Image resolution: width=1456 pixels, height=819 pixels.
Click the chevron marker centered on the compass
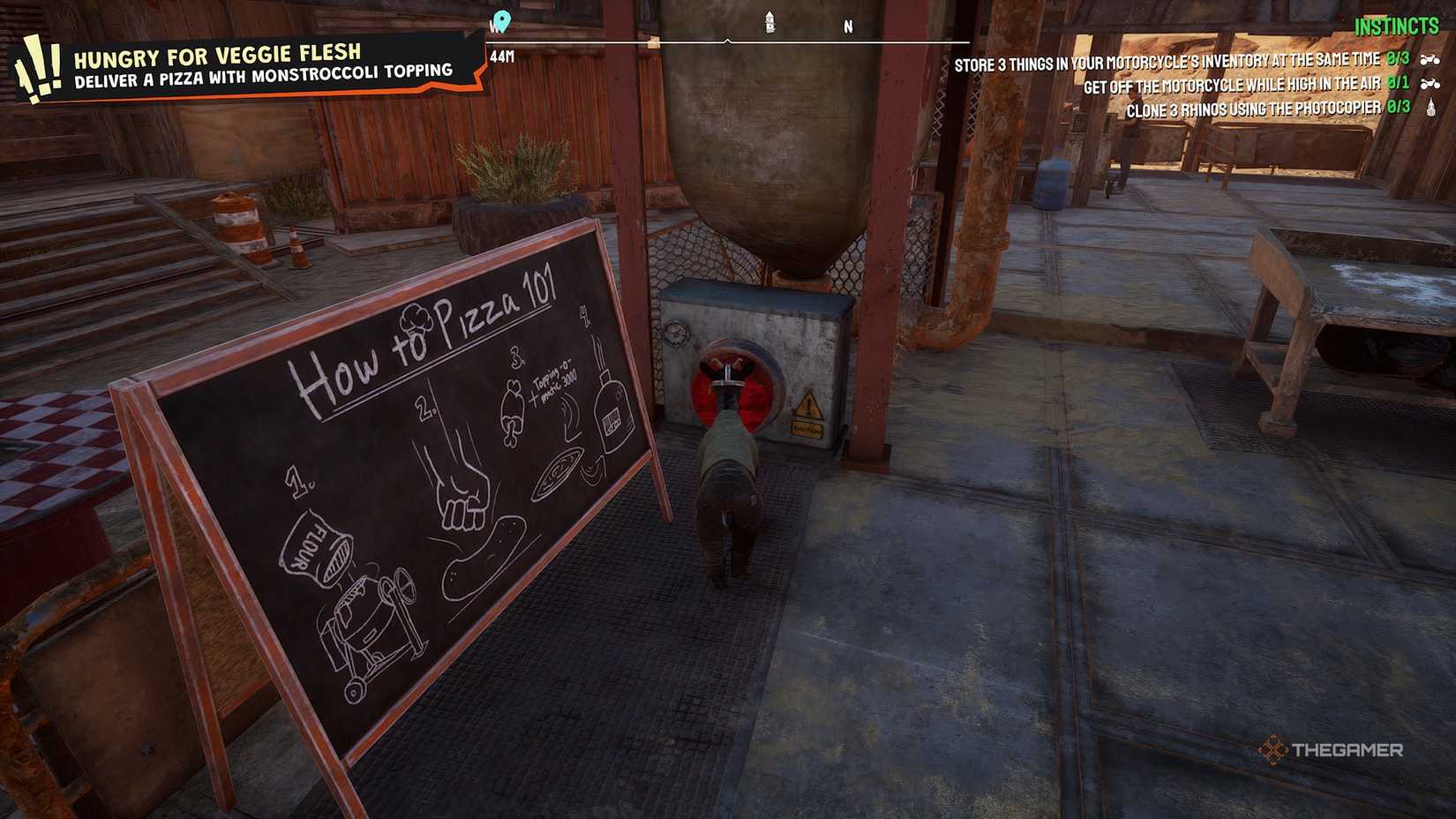click(x=727, y=40)
